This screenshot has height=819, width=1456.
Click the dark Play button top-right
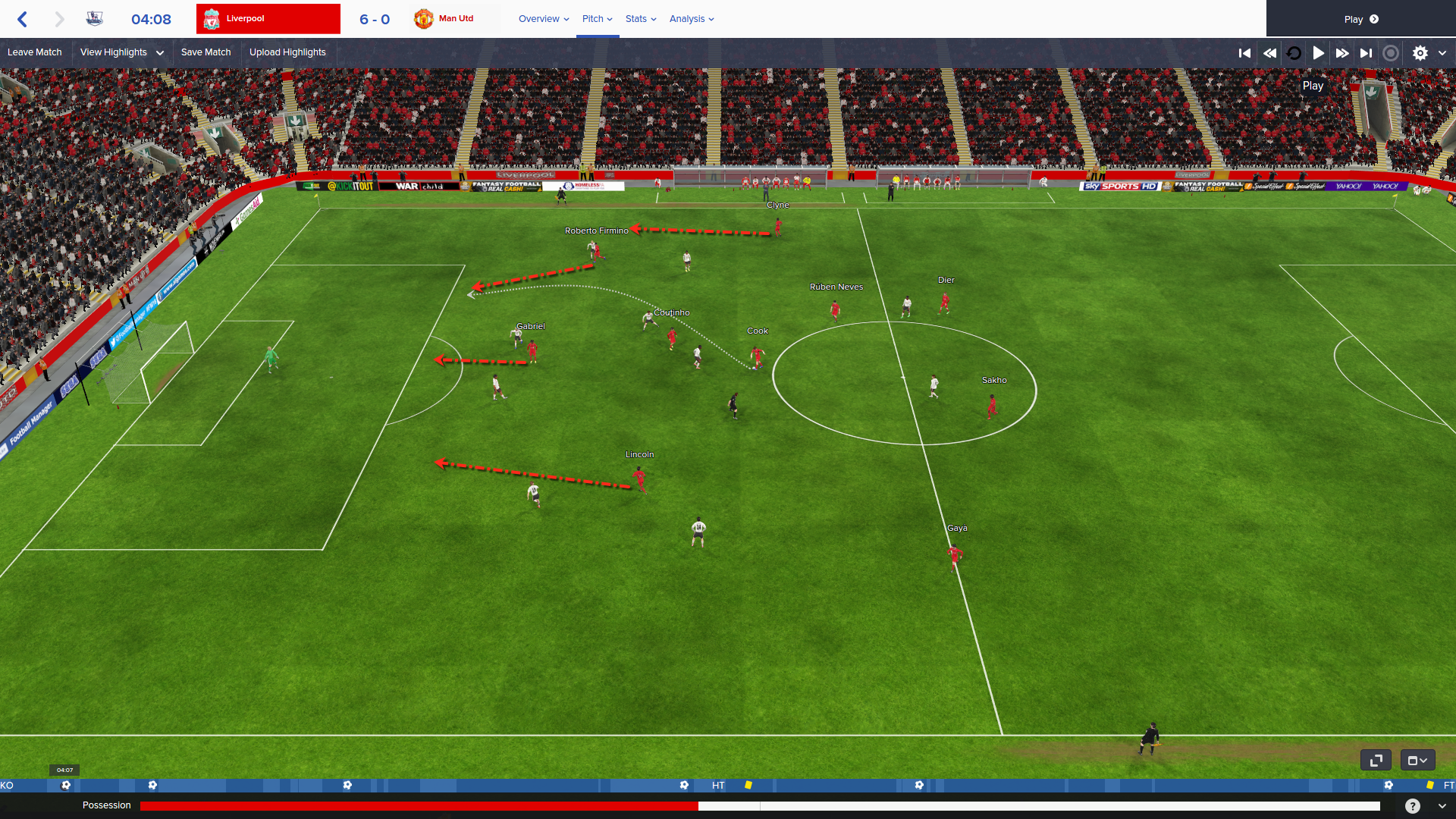1360,19
